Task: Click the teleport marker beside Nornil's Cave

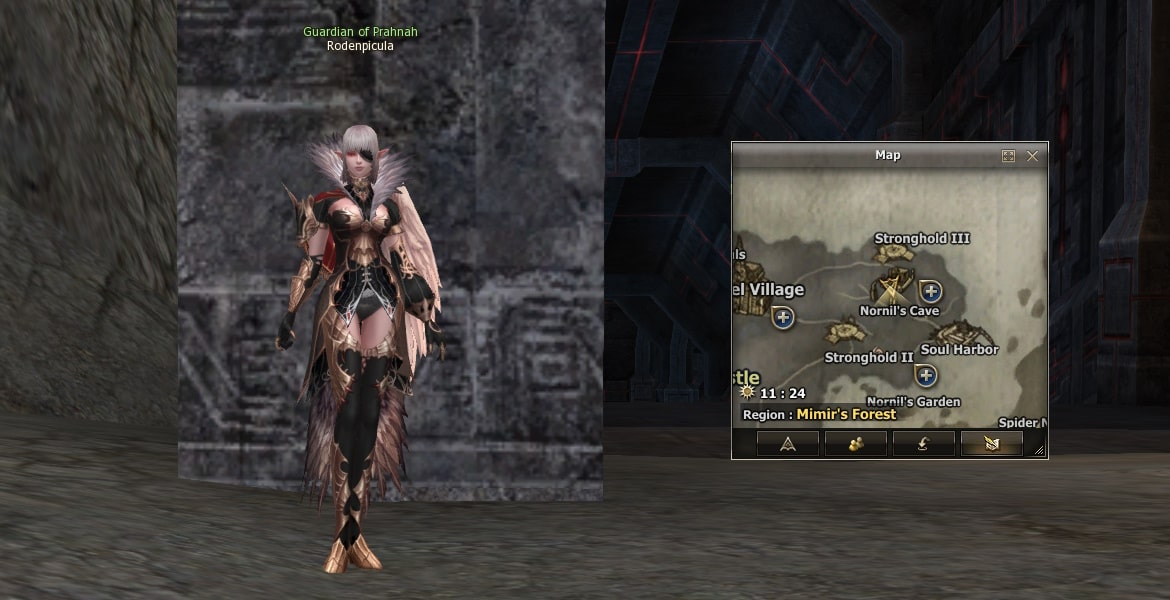Action: click(x=931, y=291)
